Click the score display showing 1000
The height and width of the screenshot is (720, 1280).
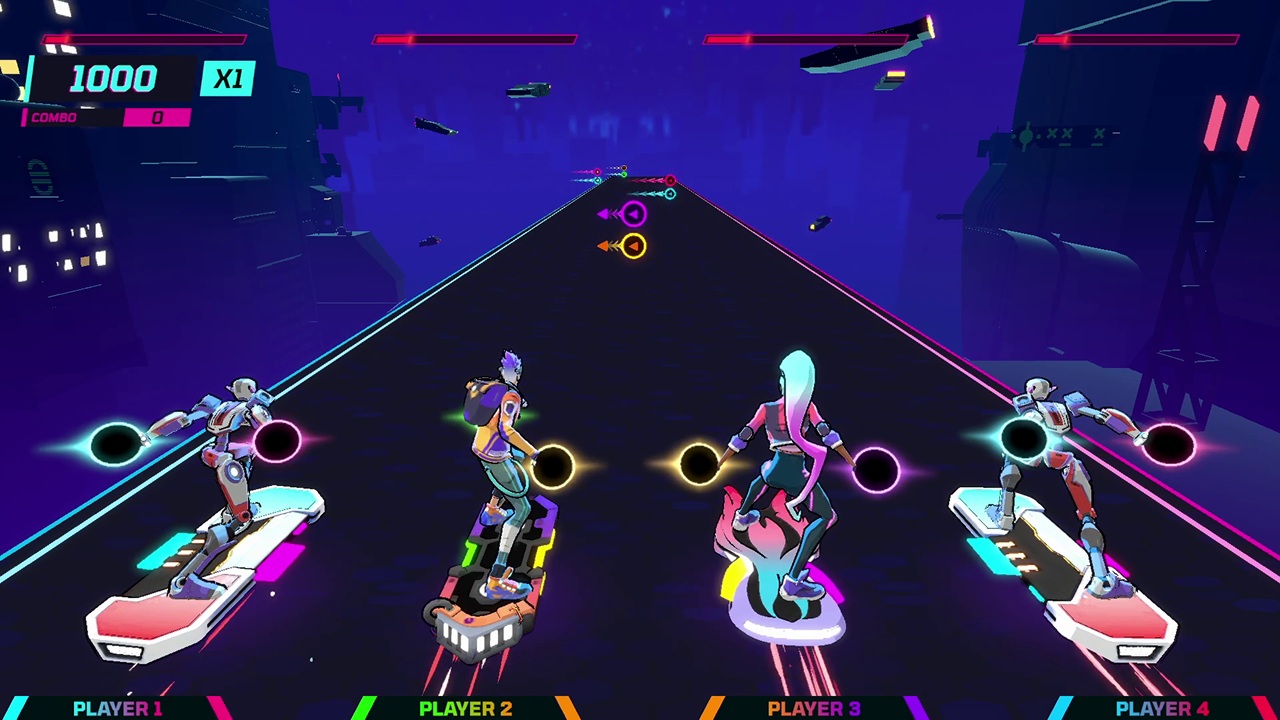click(112, 79)
